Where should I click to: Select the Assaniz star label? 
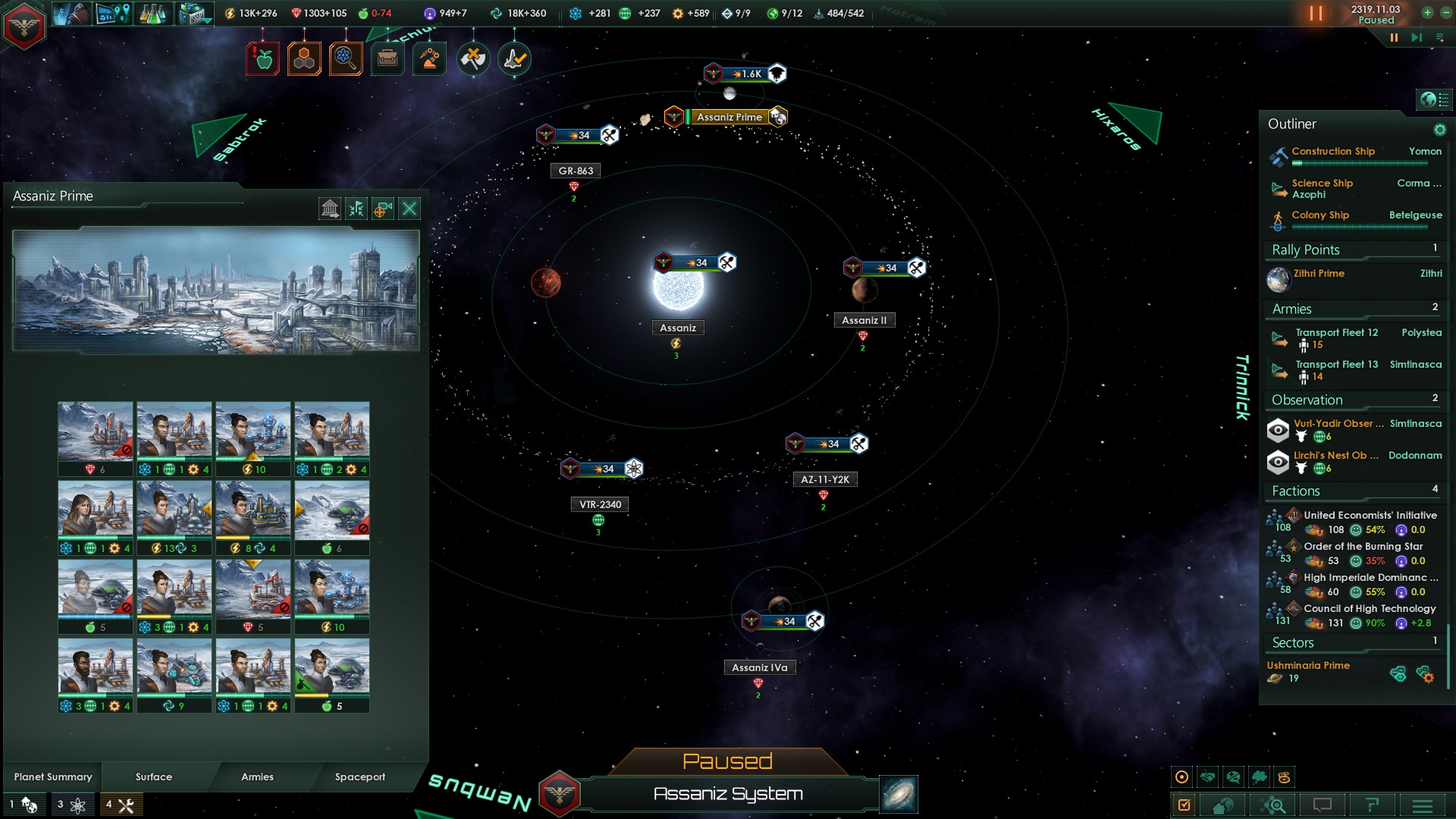677,328
